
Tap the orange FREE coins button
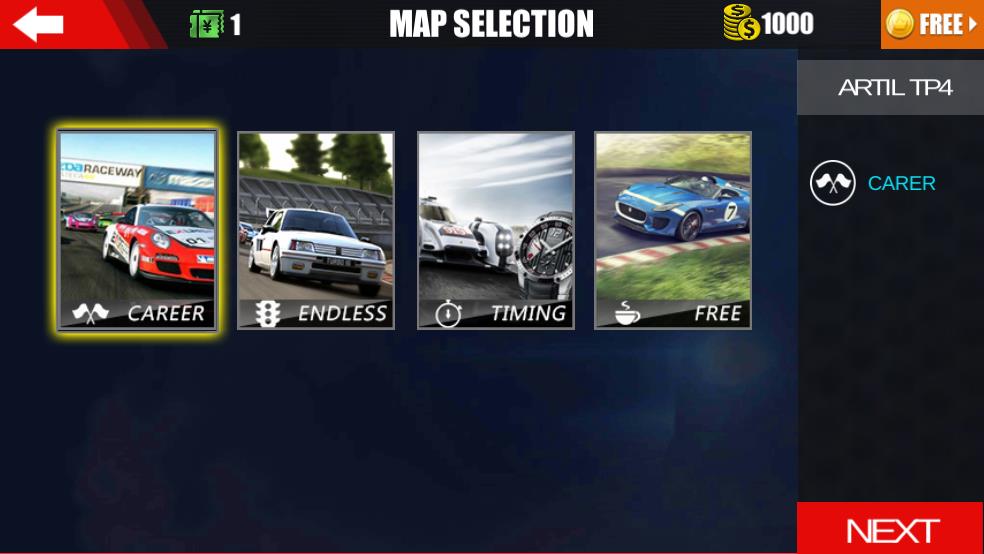click(x=932, y=24)
